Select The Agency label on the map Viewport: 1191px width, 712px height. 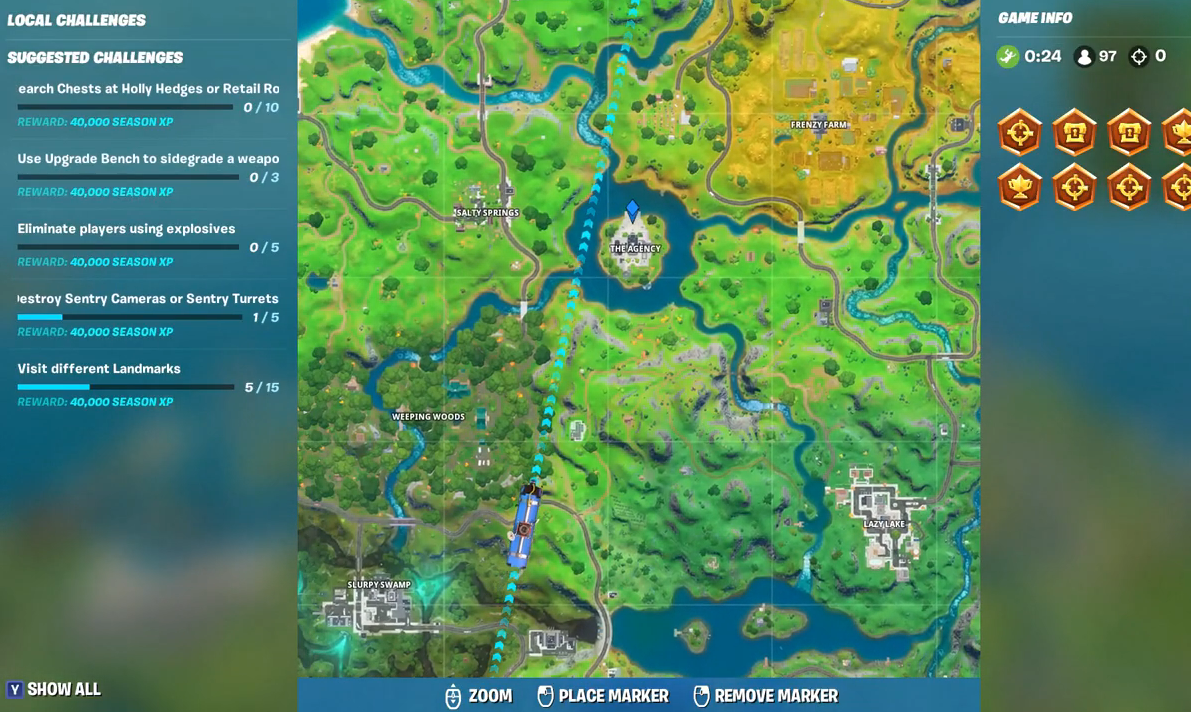pos(635,249)
